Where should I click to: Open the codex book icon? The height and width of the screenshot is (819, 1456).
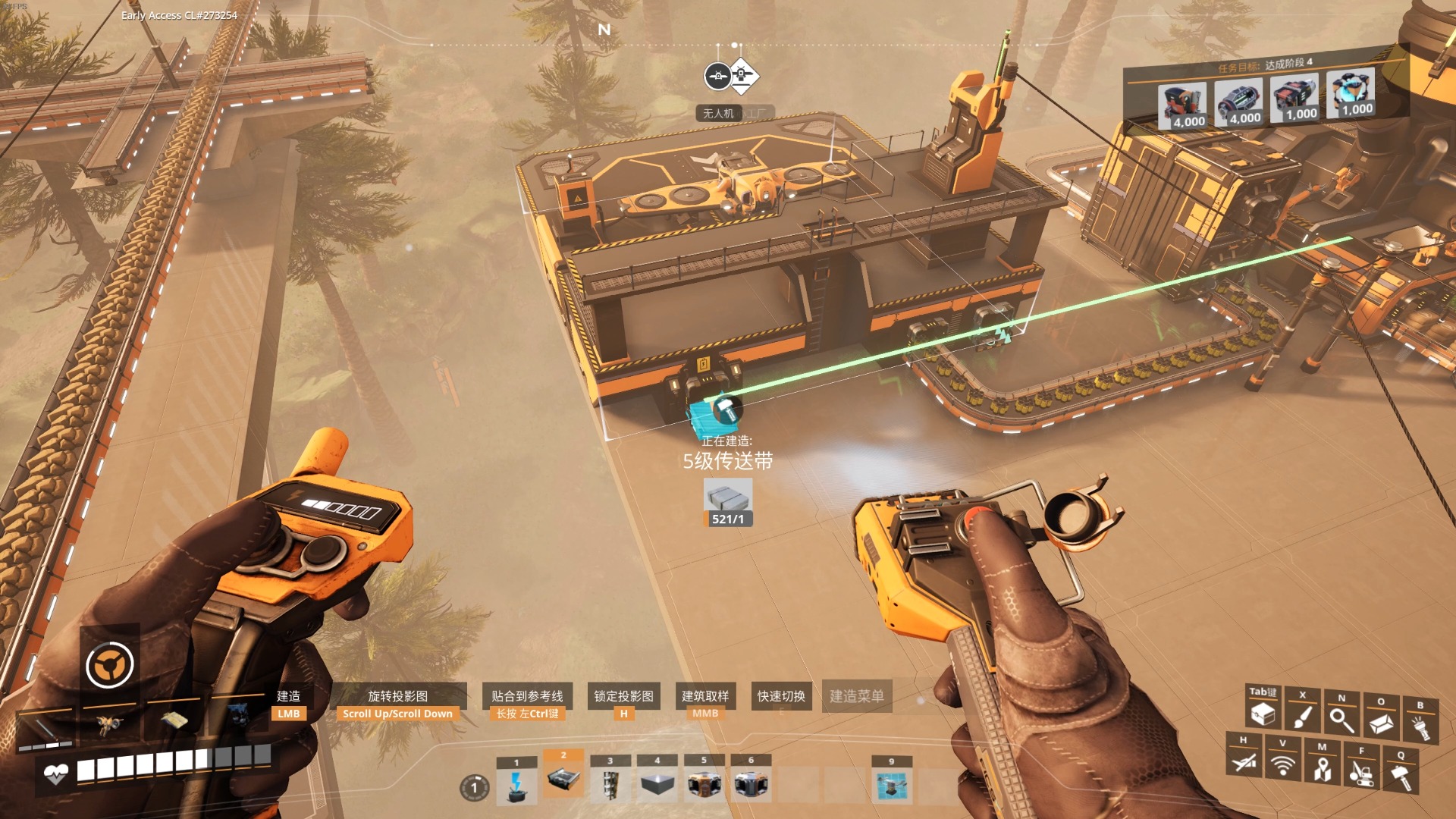pos(1381,723)
